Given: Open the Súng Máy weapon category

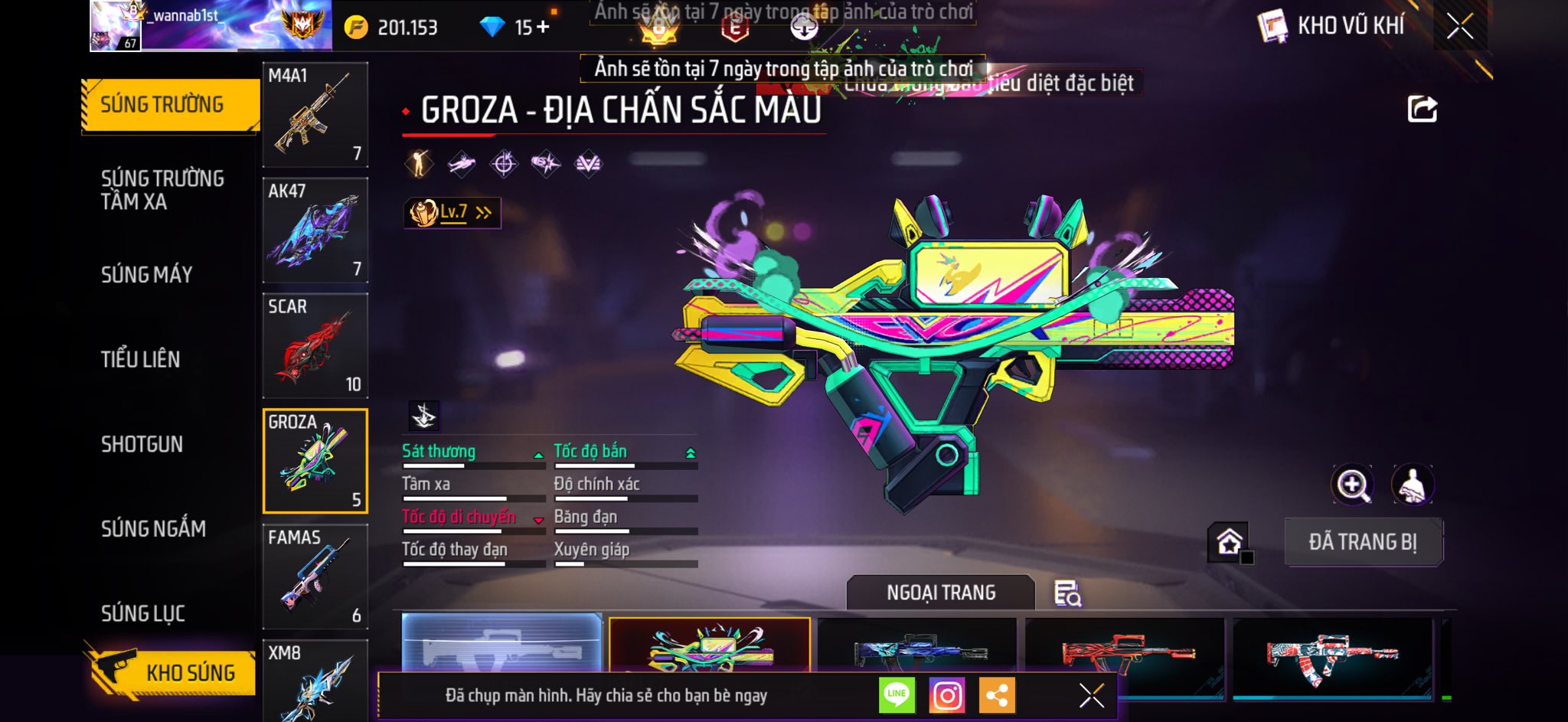Looking at the screenshot, I should click(x=147, y=274).
